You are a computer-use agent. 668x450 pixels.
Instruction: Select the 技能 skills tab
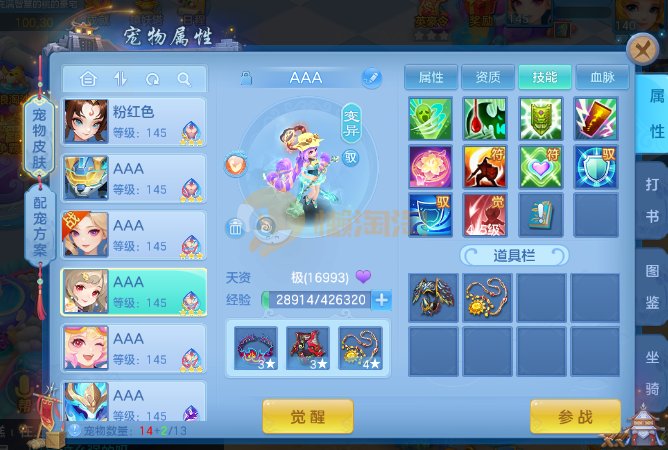(545, 77)
